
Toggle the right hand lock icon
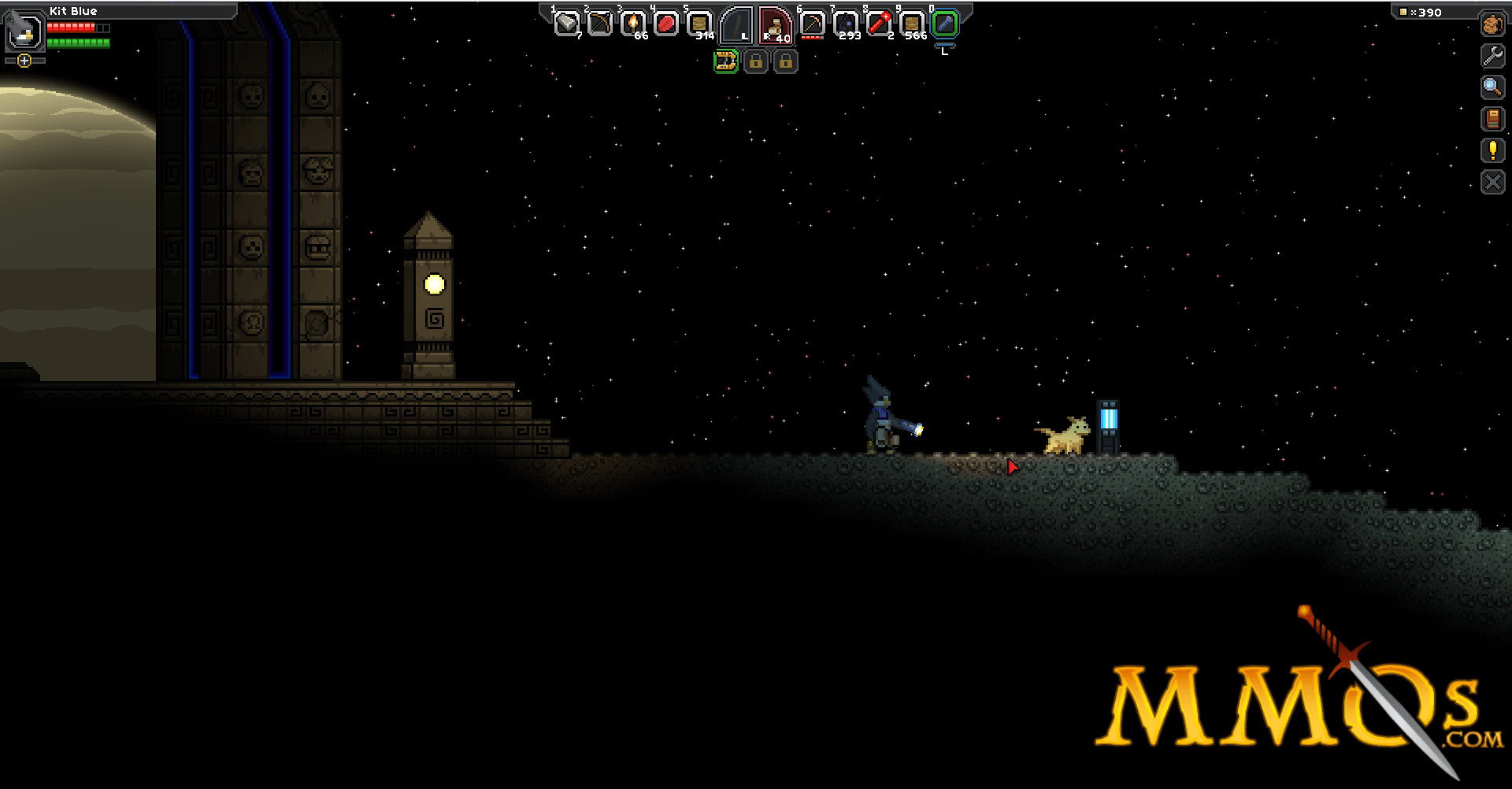pos(785,62)
